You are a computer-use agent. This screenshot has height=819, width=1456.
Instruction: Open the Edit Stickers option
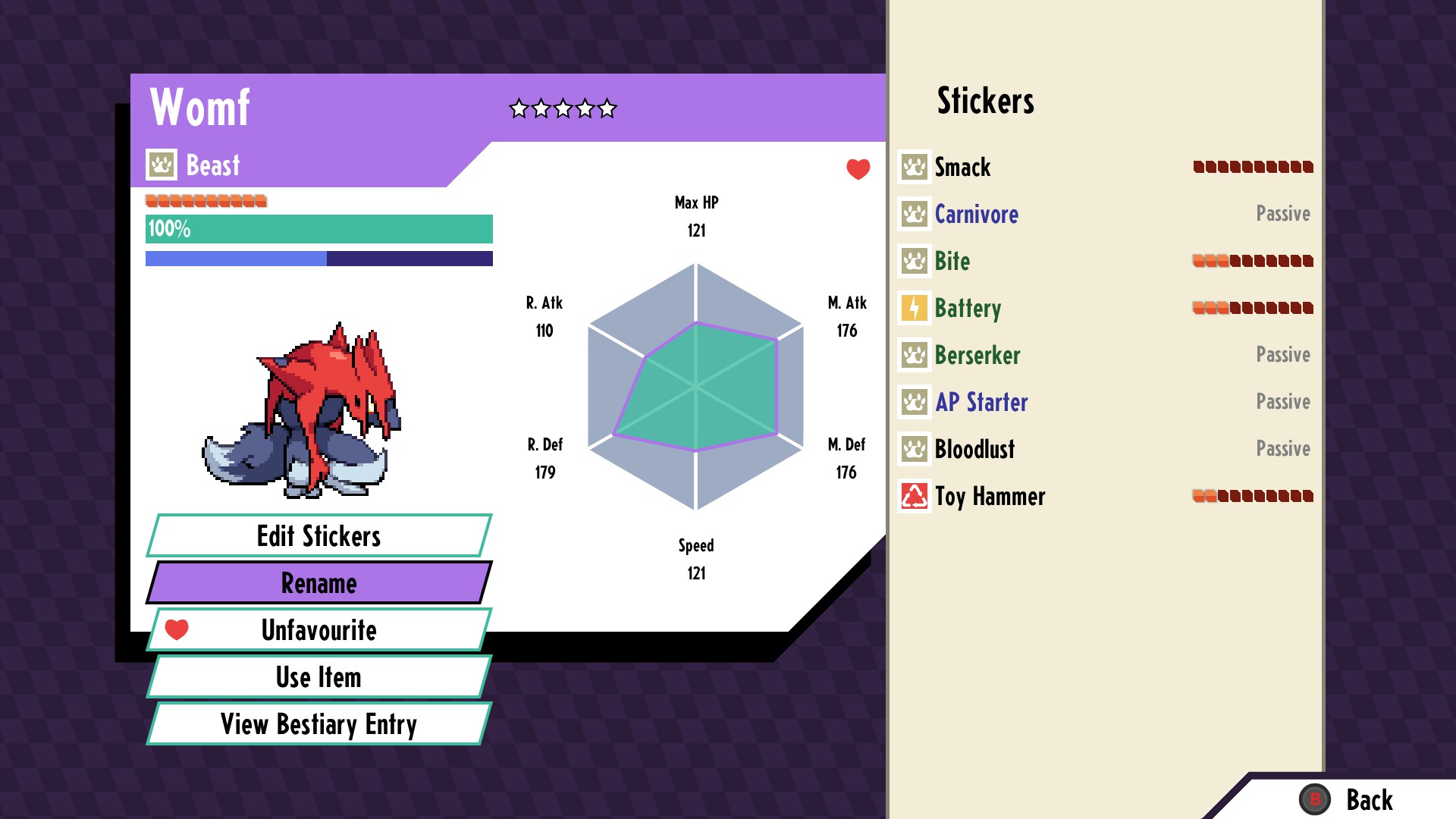pyautogui.click(x=318, y=536)
